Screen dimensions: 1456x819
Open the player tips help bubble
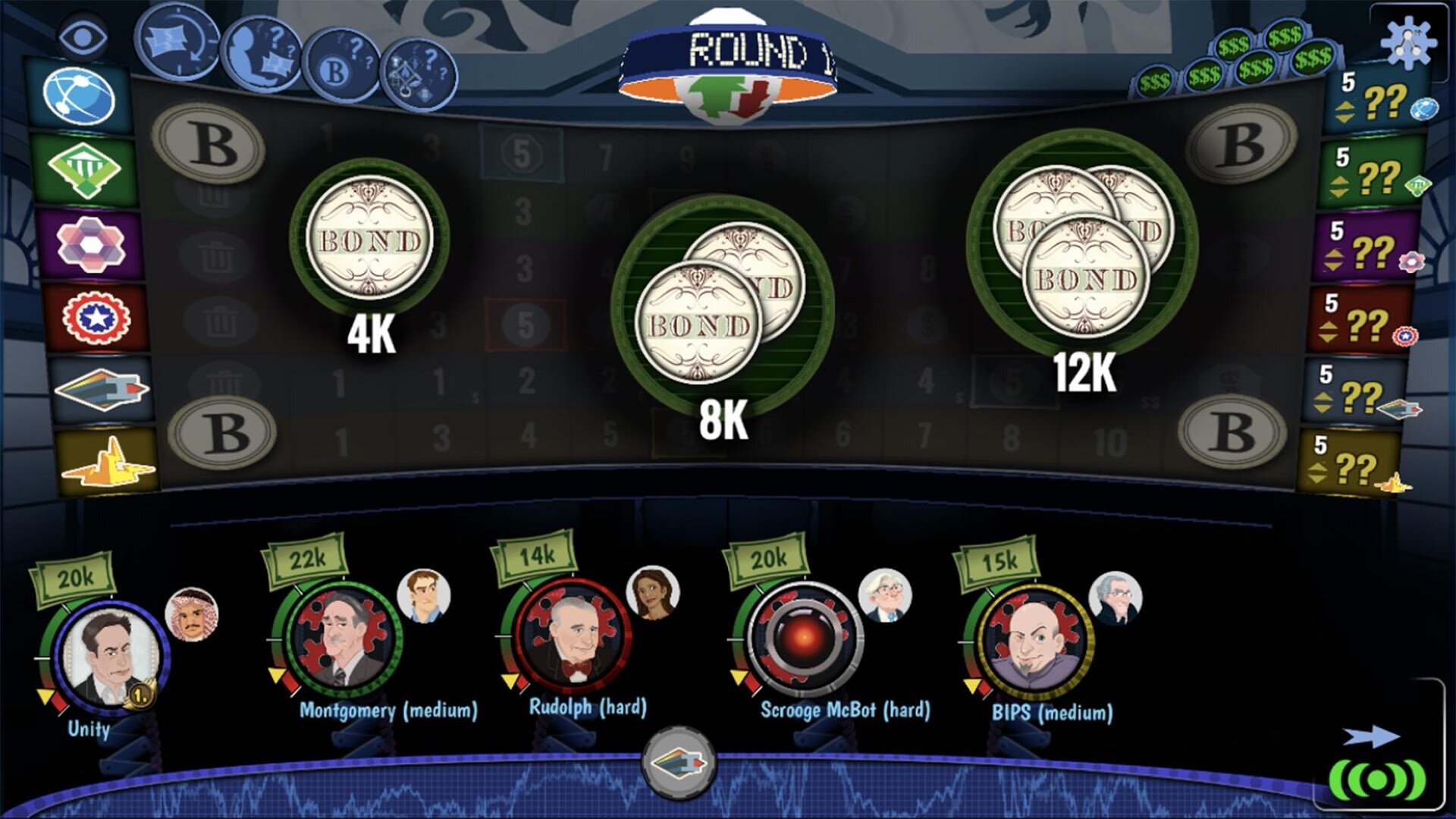[262, 53]
